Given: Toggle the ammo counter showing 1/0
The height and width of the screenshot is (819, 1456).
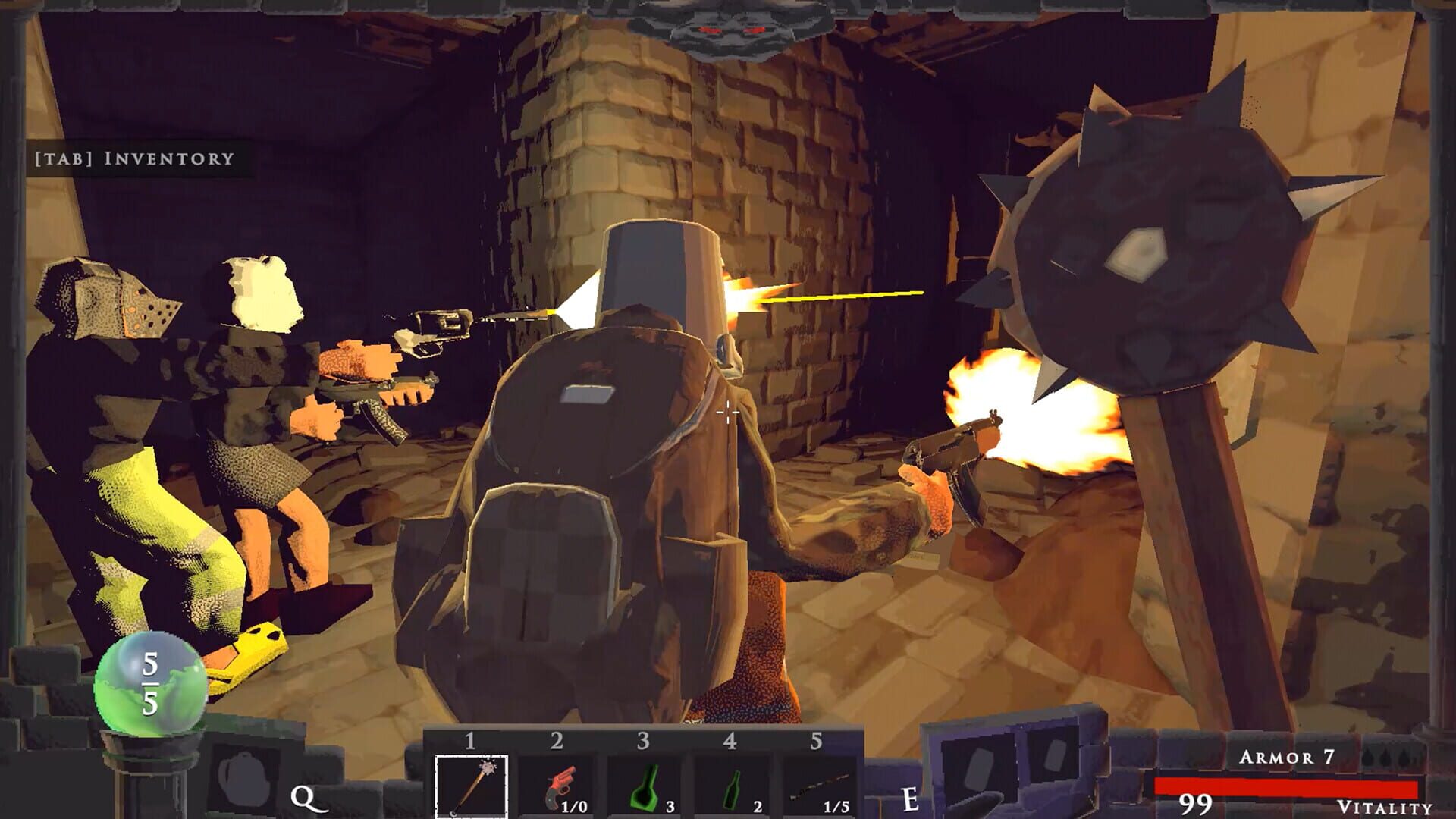Looking at the screenshot, I should pyautogui.click(x=574, y=807).
